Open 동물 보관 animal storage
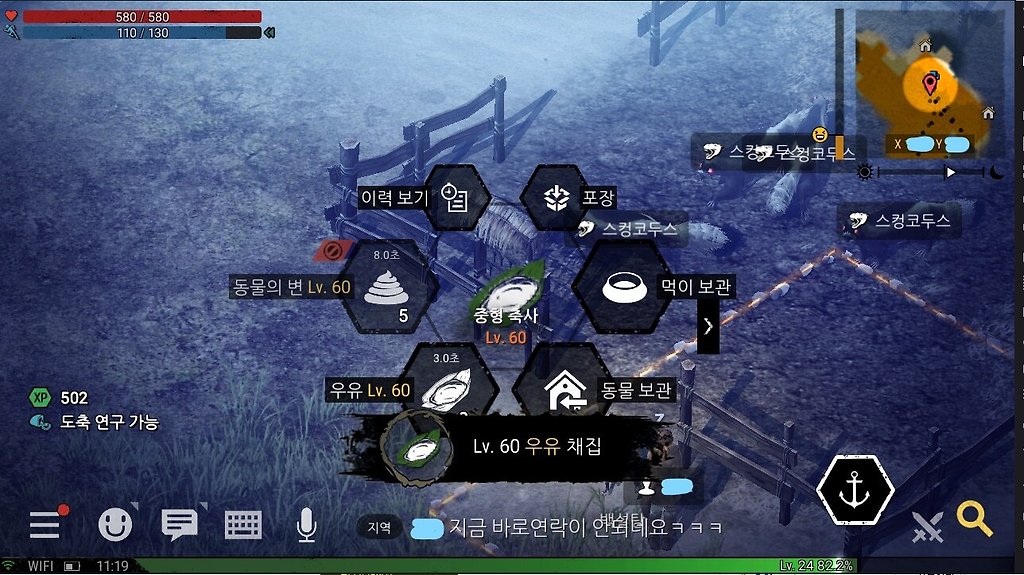The width and height of the screenshot is (1024, 575). tap(562, 388)
